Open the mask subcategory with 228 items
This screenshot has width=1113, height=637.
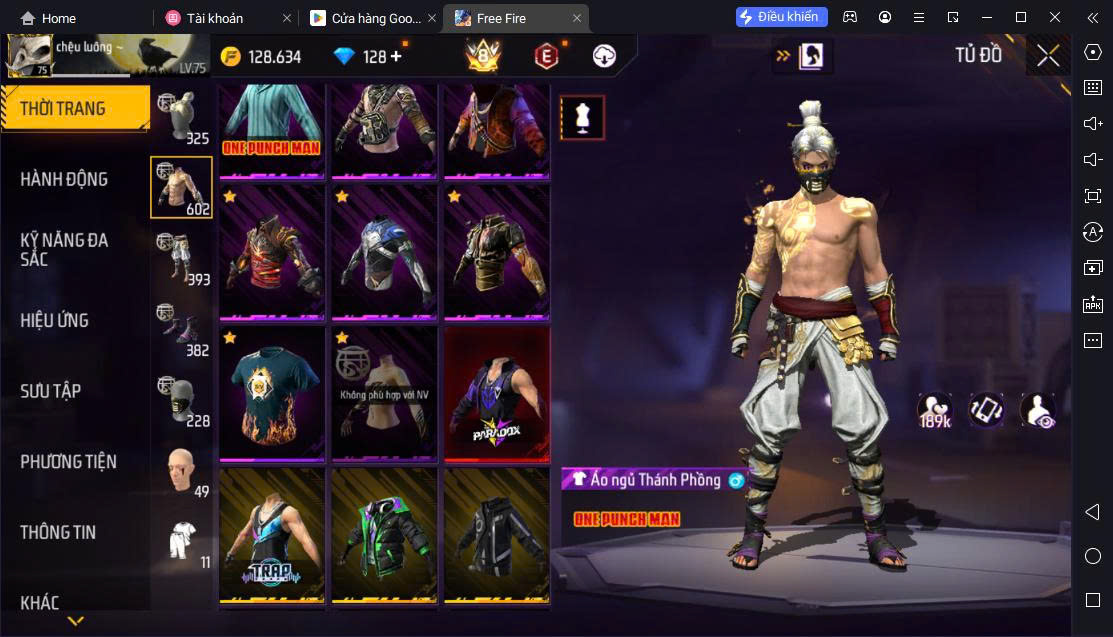point(181,400)
